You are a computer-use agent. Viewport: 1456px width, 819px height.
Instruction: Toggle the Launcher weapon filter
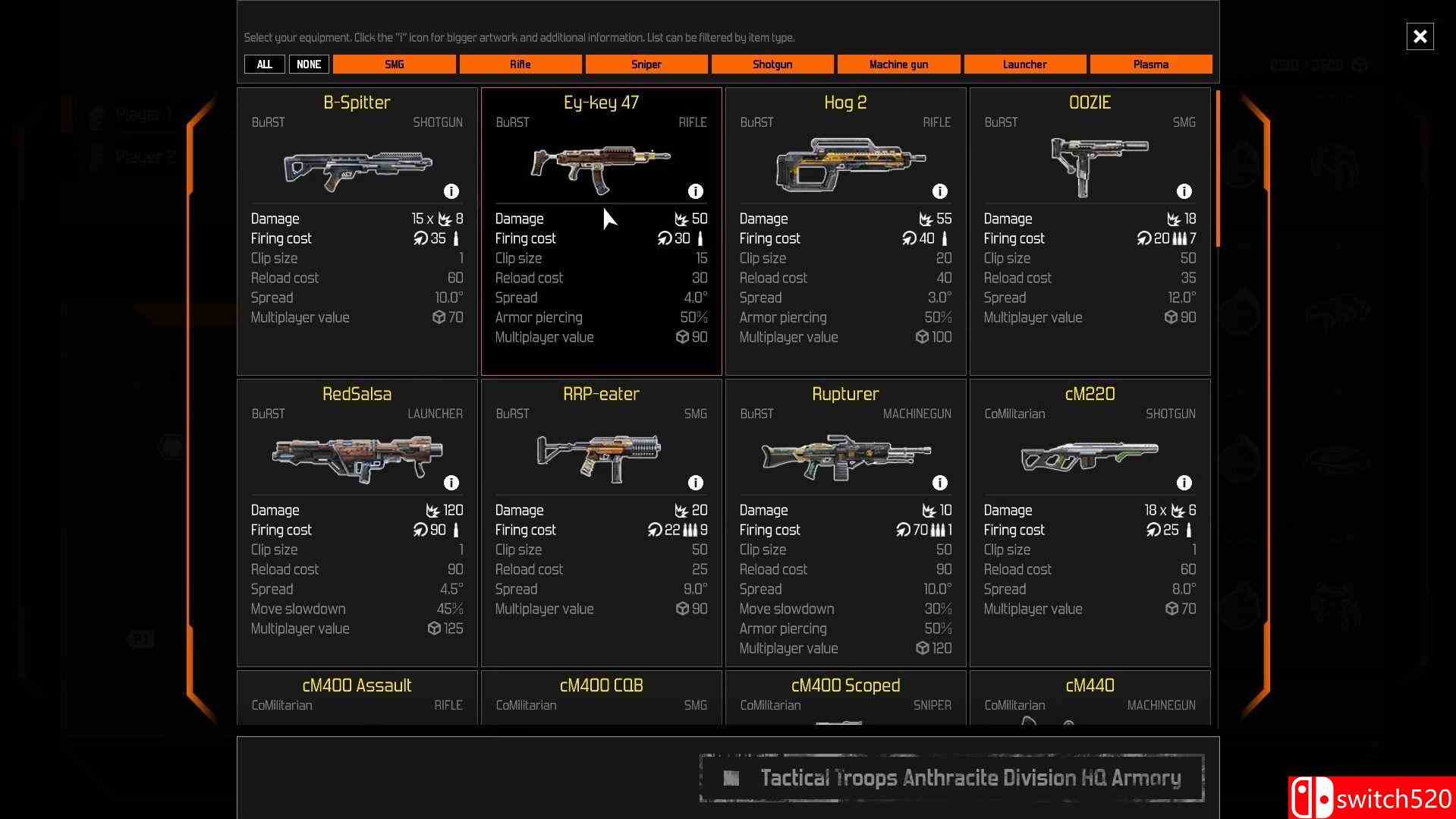[x=1024, y=65]
